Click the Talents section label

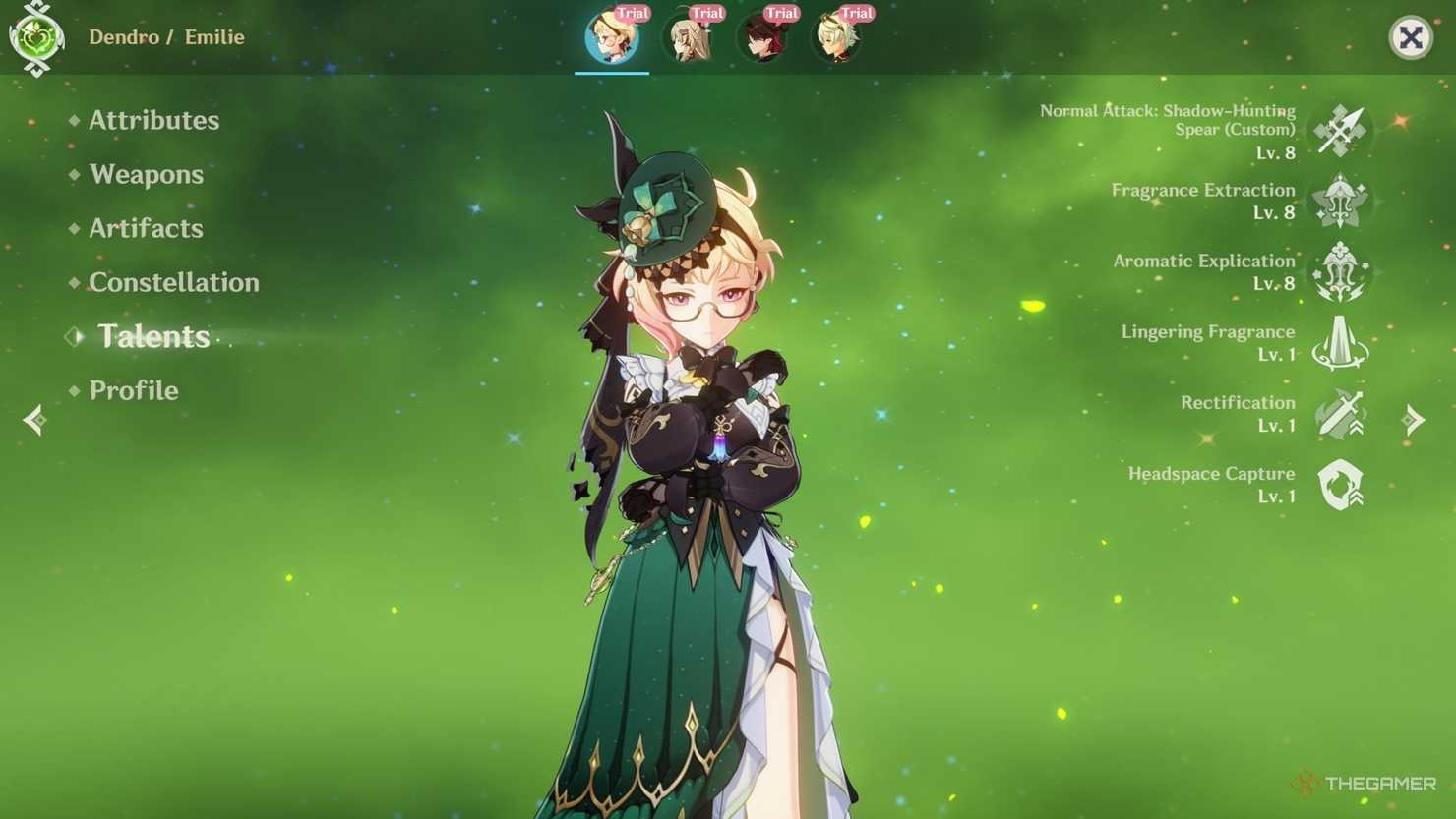(x=153, y=336)
